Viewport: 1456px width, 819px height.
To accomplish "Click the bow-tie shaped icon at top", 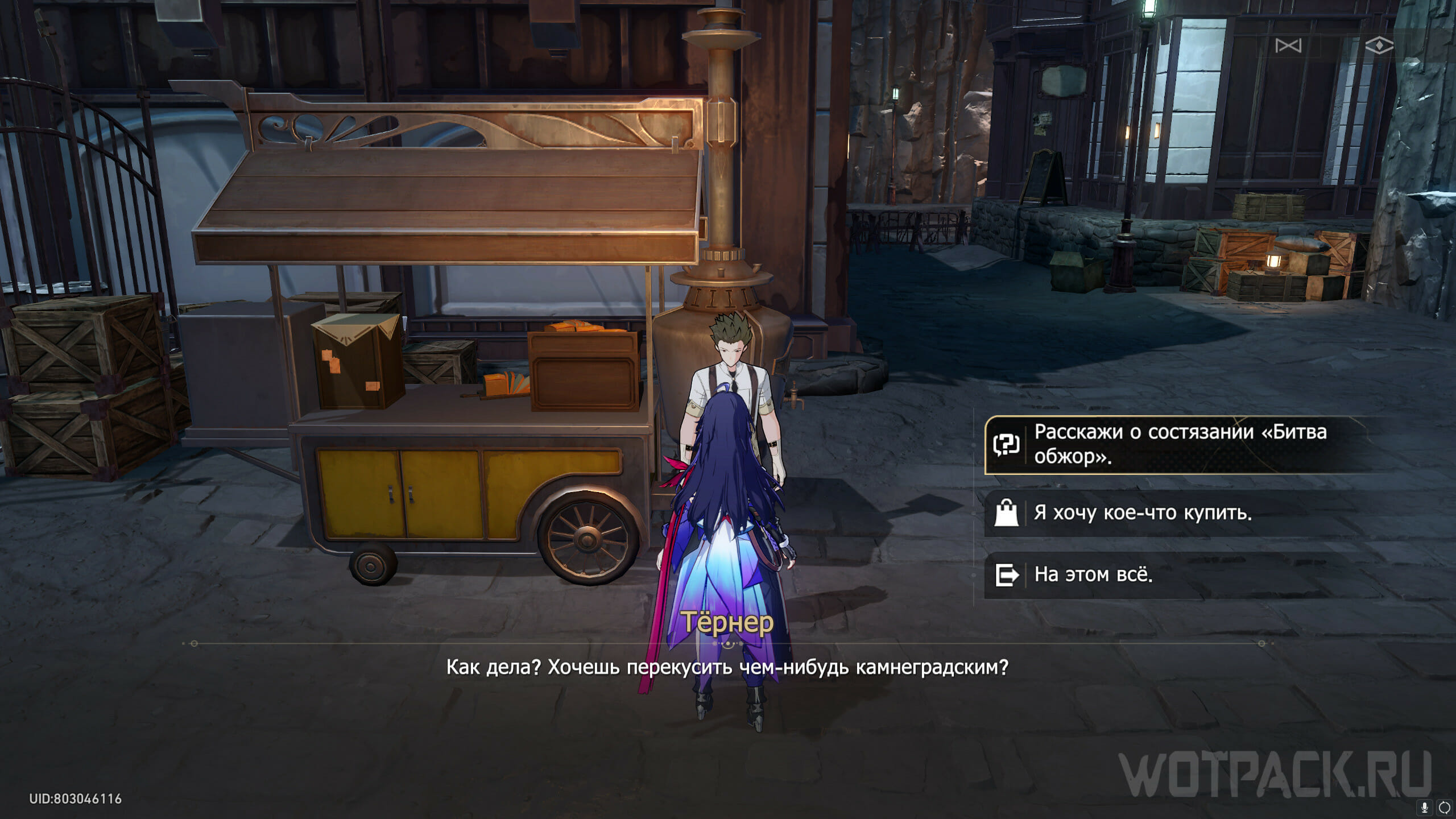I will coord(1288,45).
